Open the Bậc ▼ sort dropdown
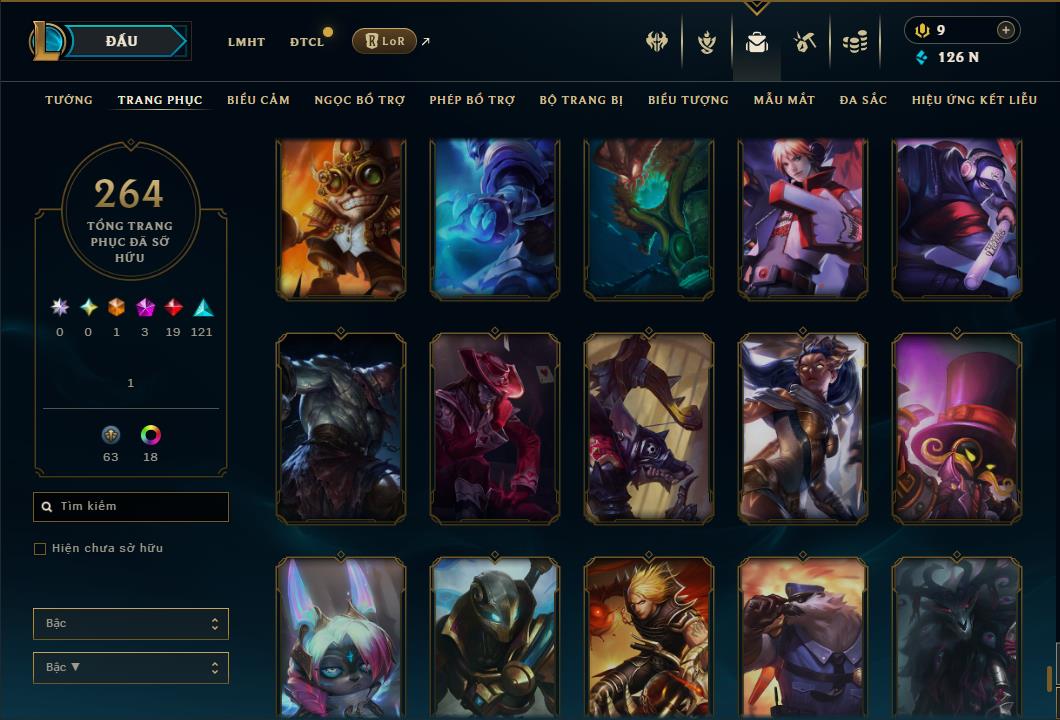This screenshot has height=720, width=1060. click(x=130, y=668)
